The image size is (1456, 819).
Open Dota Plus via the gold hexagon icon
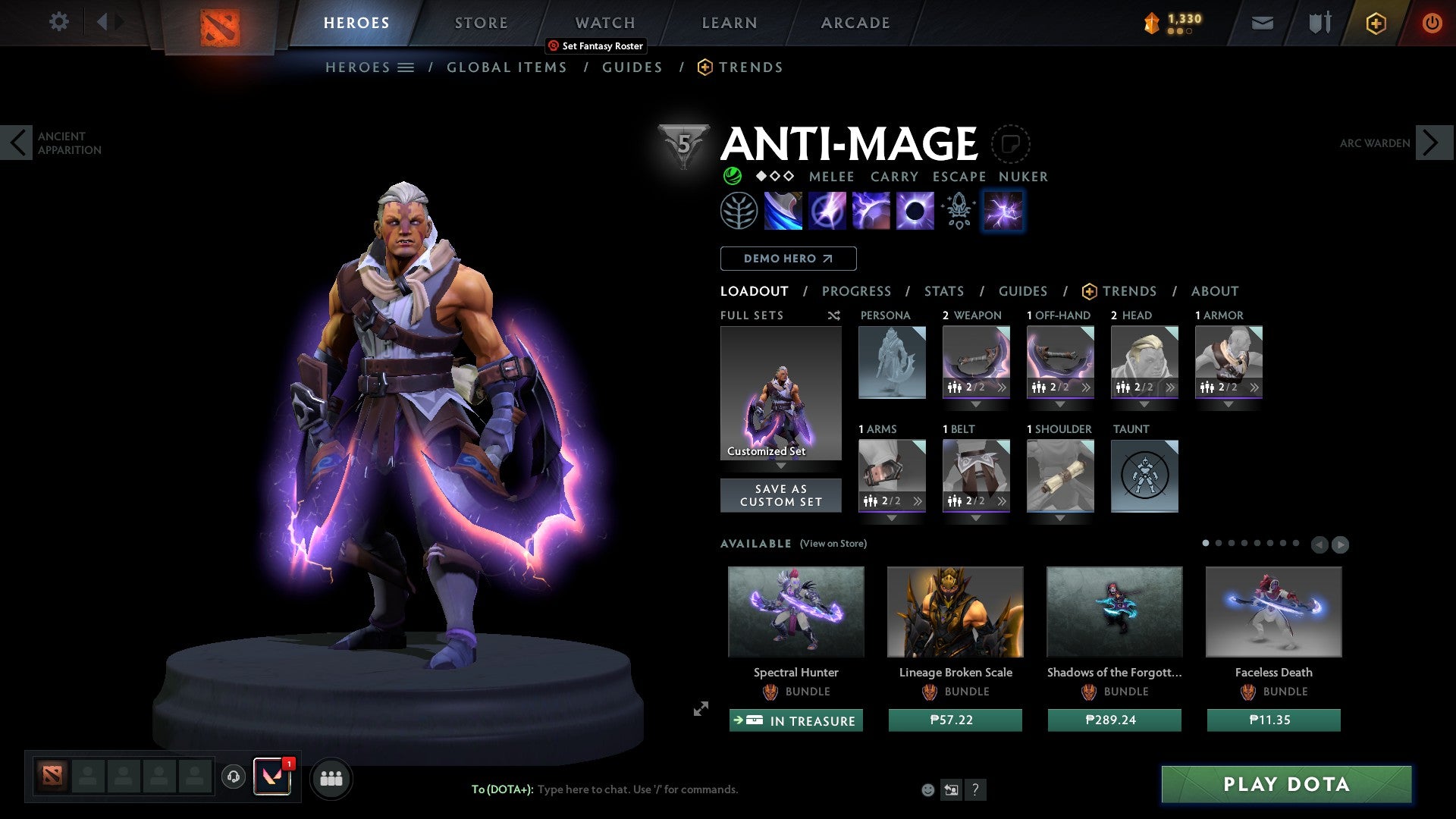(x=1375, y=23)
